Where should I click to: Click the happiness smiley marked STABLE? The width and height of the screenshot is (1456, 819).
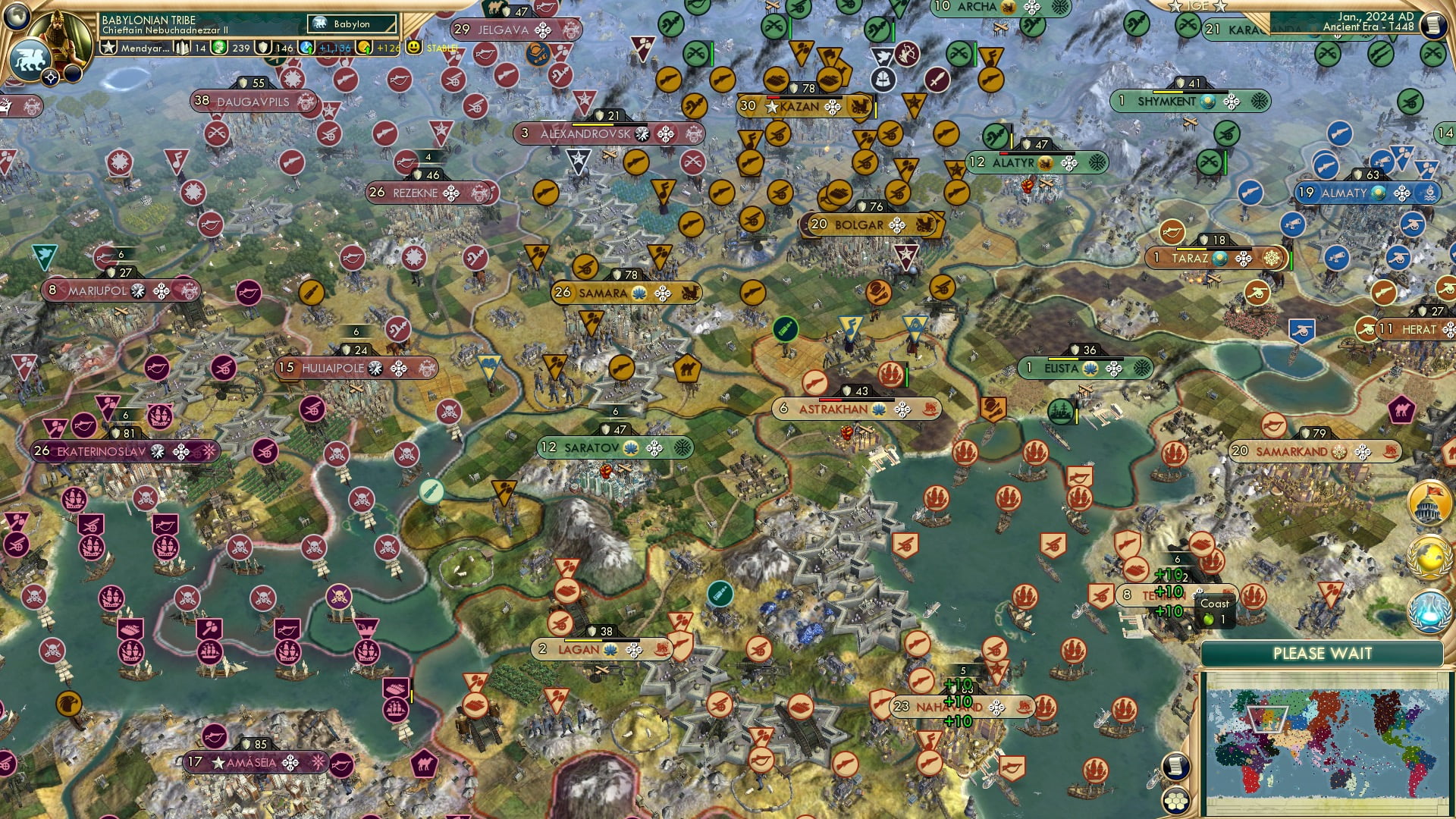pos(413,48)
